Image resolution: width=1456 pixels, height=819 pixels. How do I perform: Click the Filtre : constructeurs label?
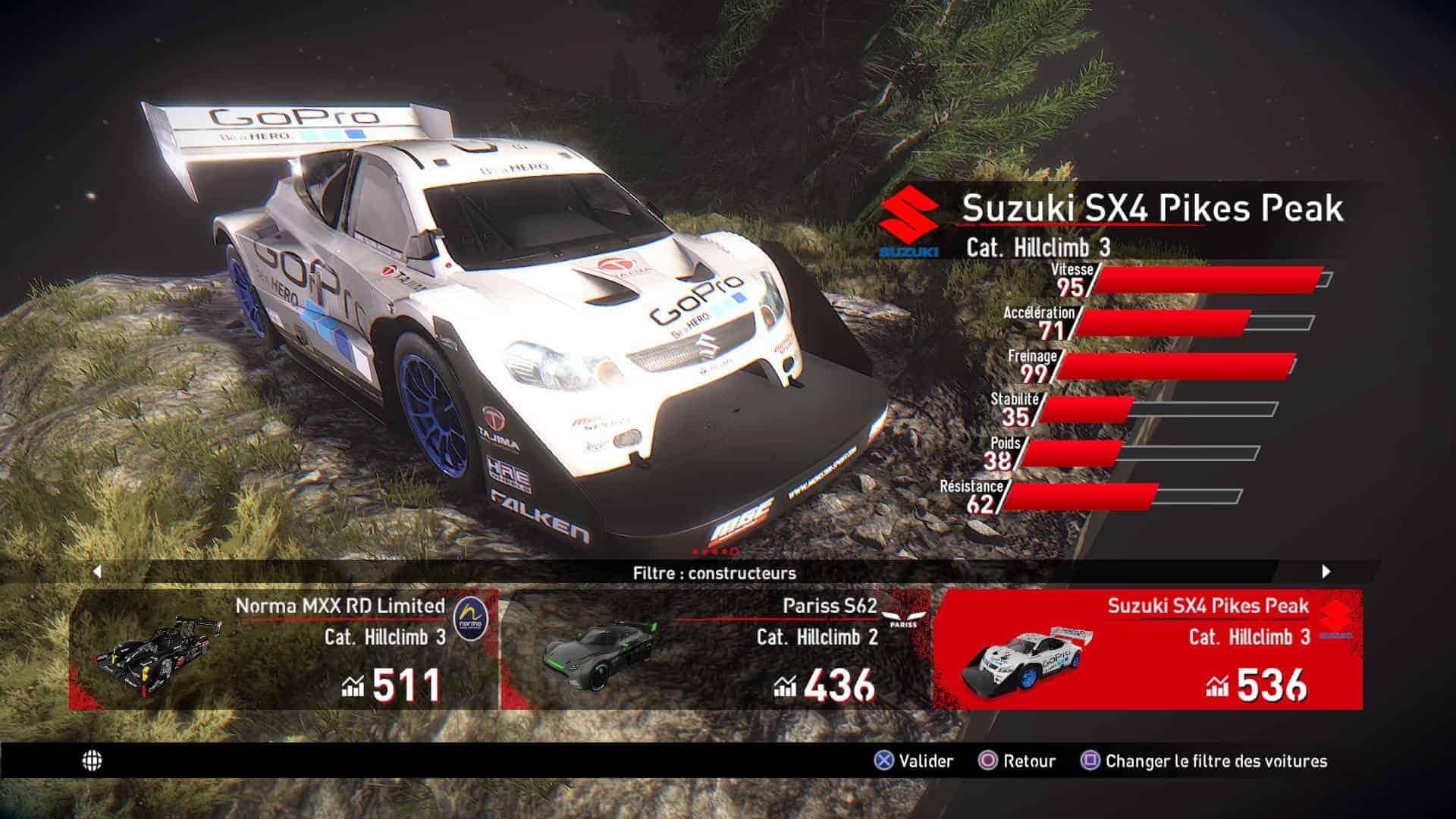tap(714, 573)
